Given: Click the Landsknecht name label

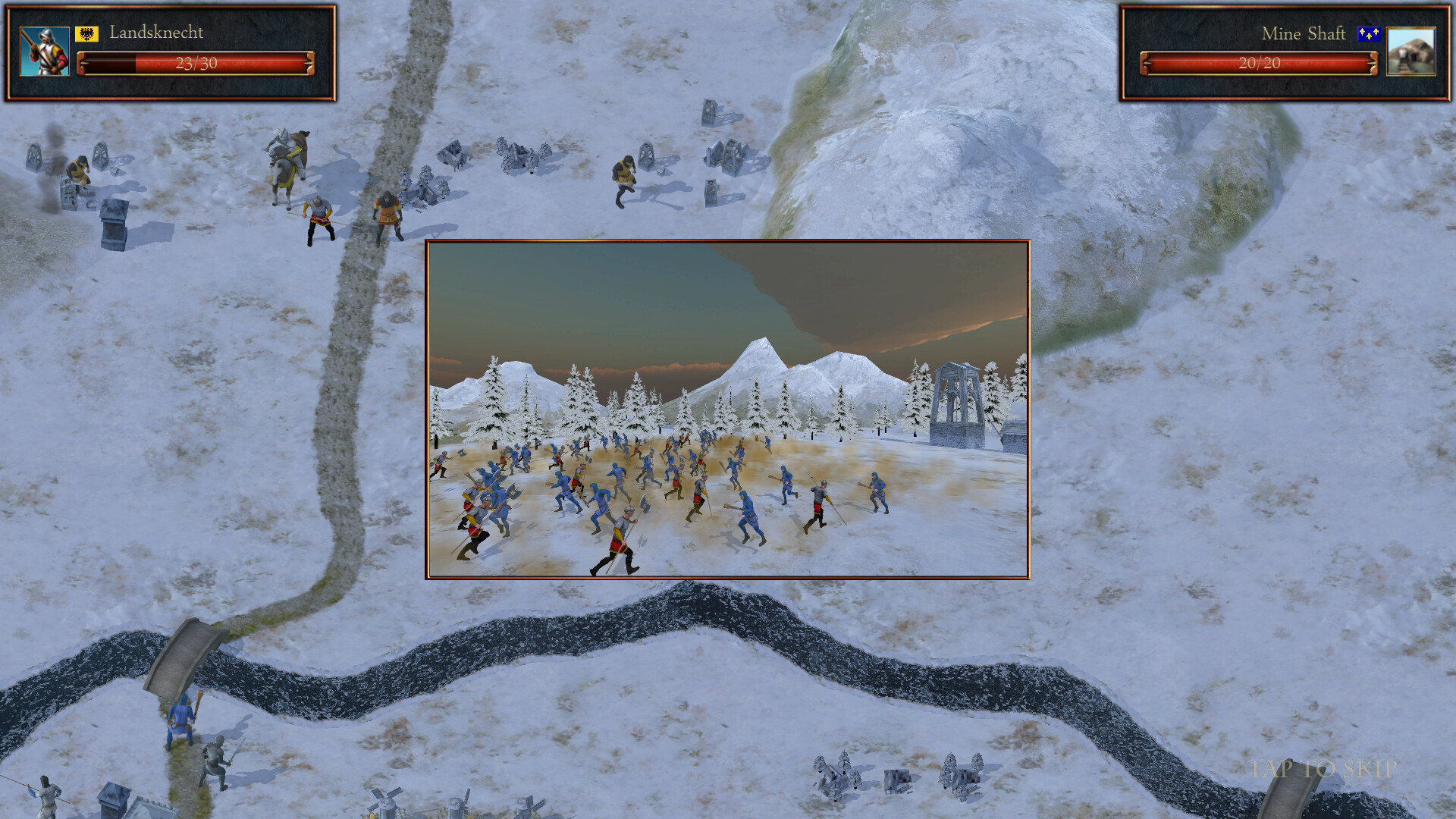Looking at the screenshot, I should point(156,33).
